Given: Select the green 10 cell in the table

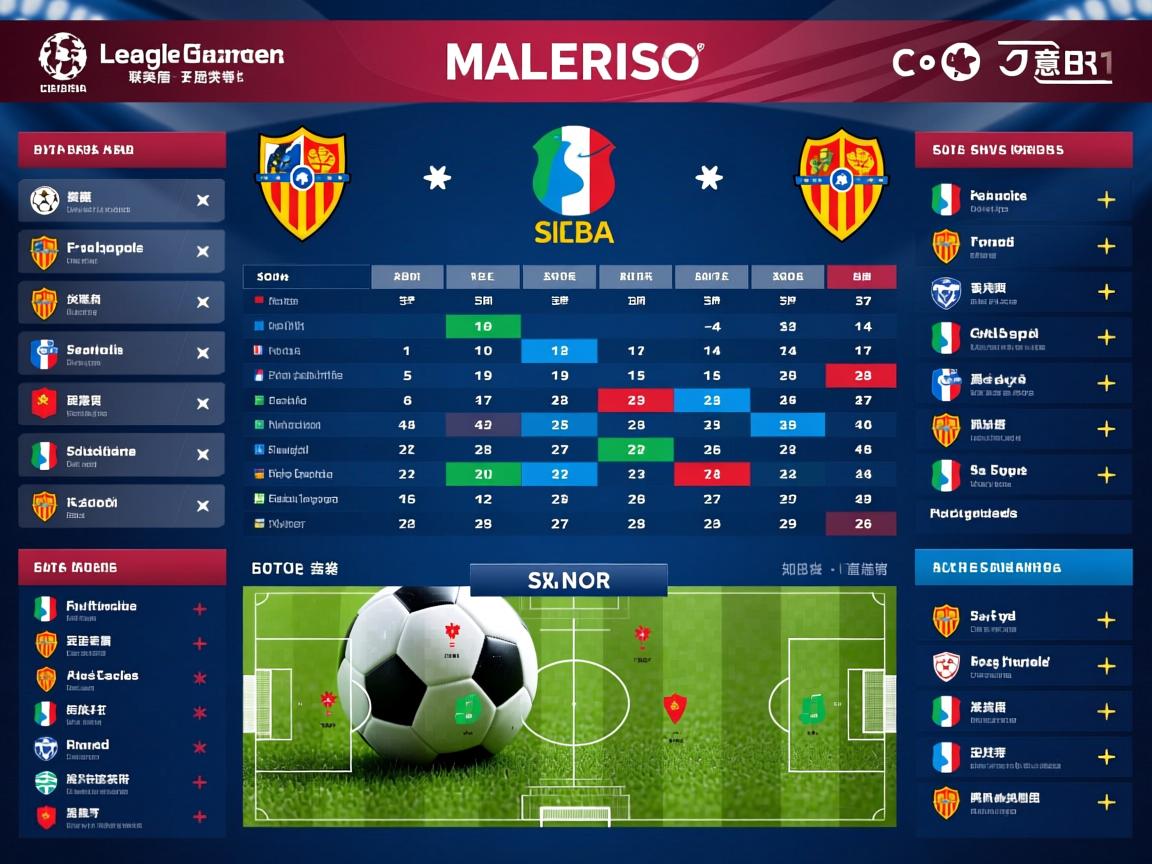Looking at the screenshot, I should click(483, 326).
